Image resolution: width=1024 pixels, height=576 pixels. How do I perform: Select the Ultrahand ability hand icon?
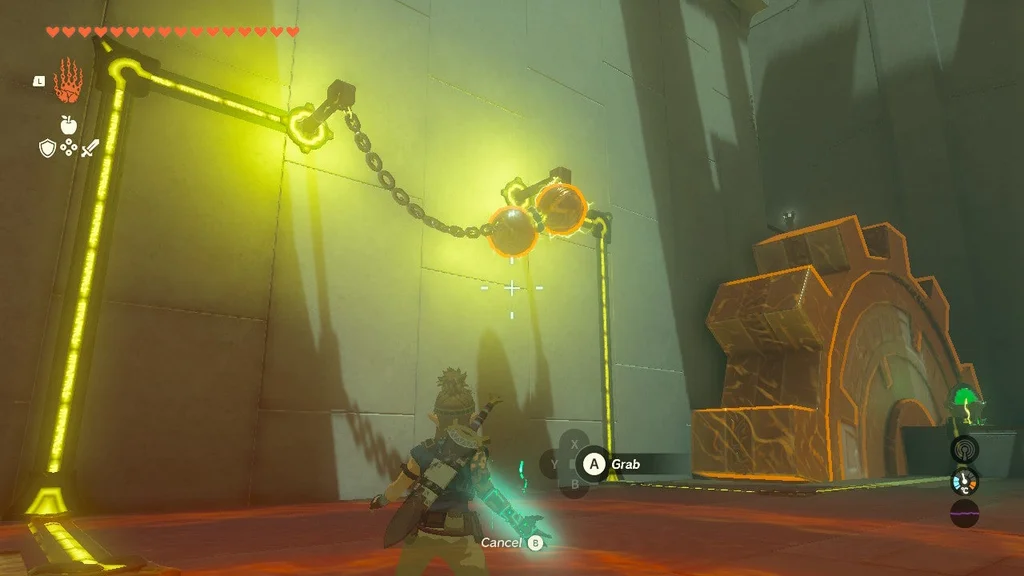[66, 79]
